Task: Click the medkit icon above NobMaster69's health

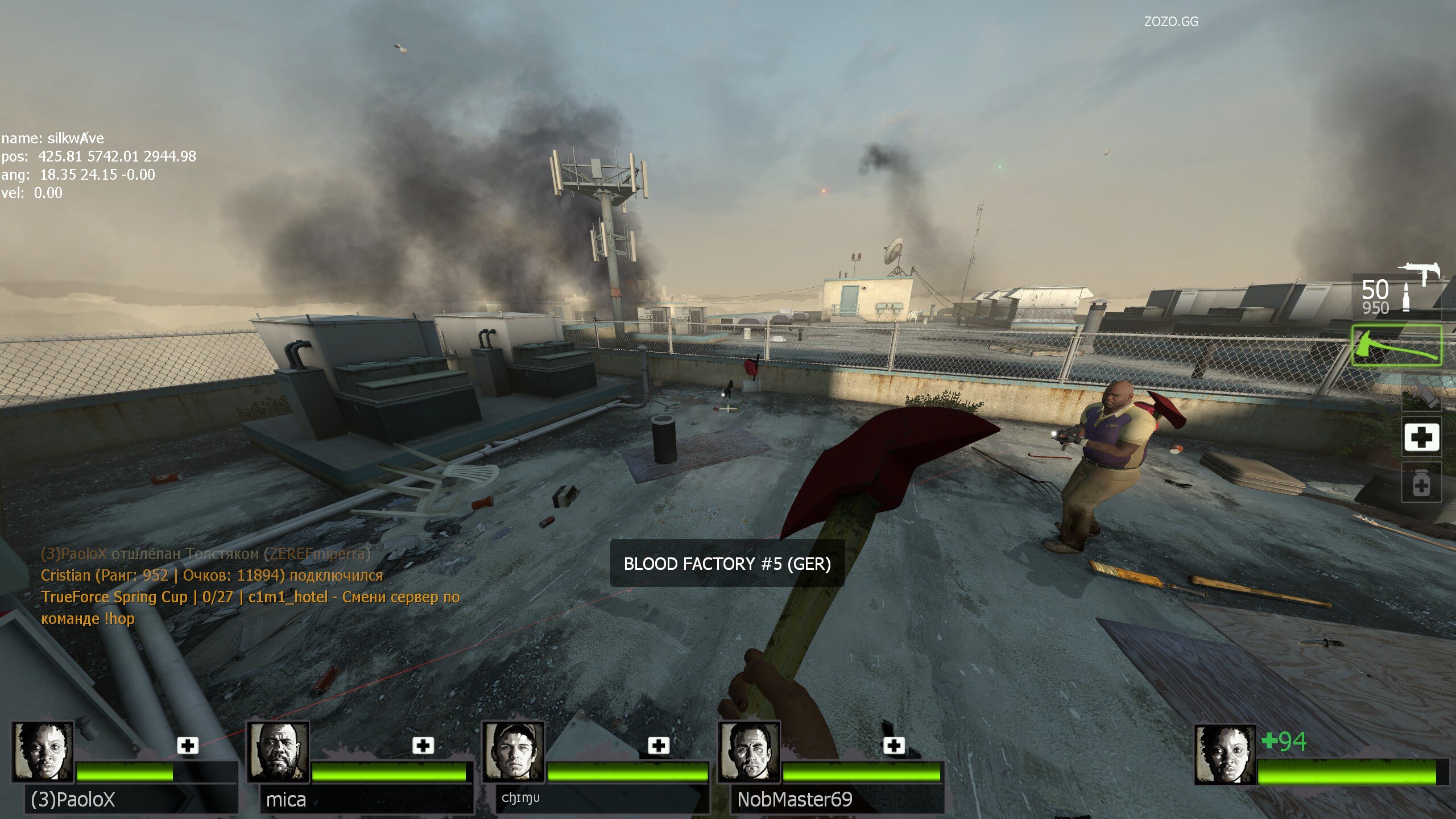Action: pos(894,745)
